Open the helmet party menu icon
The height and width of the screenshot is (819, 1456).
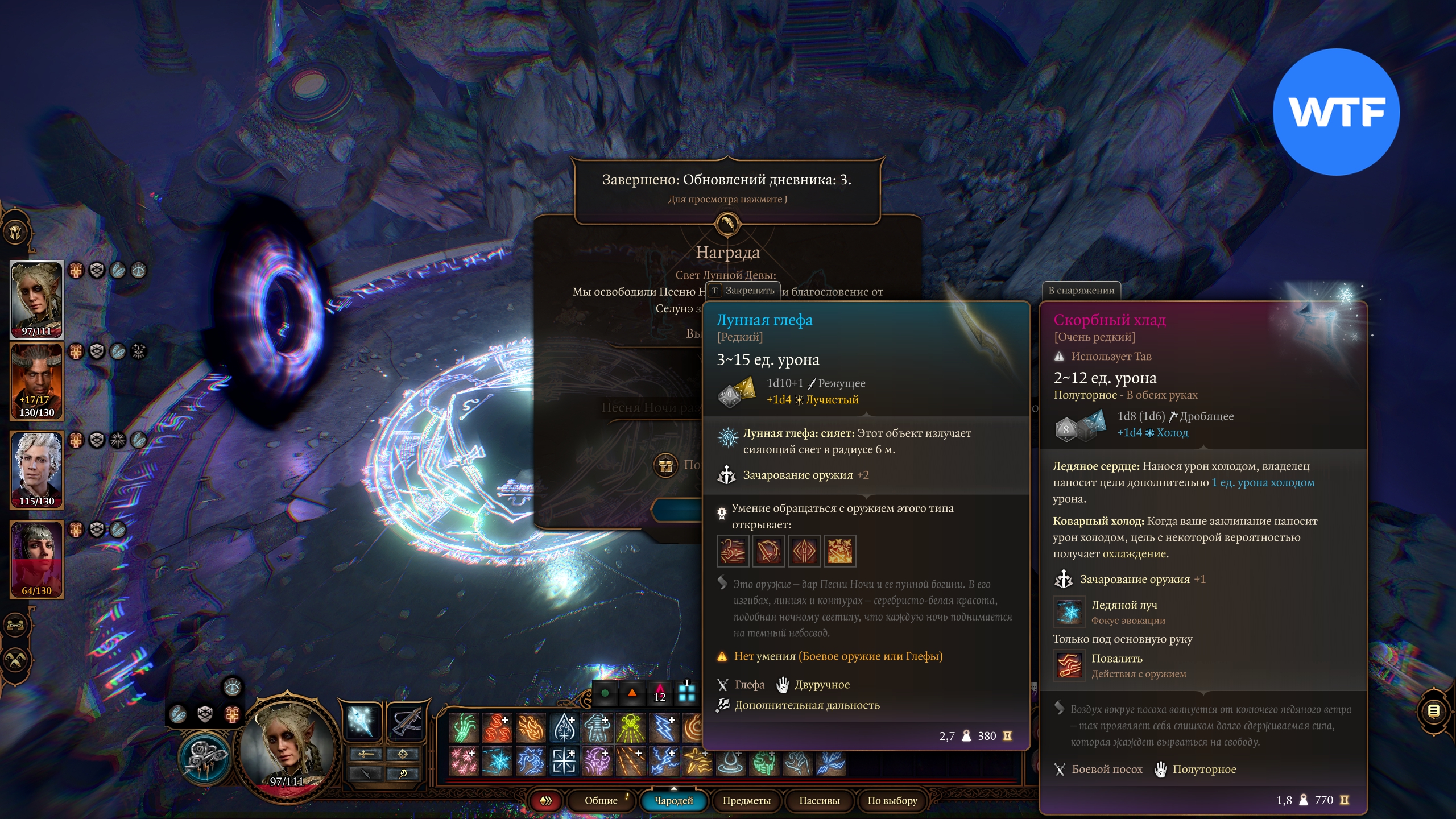pyautogui.click(x=16, y=232)
